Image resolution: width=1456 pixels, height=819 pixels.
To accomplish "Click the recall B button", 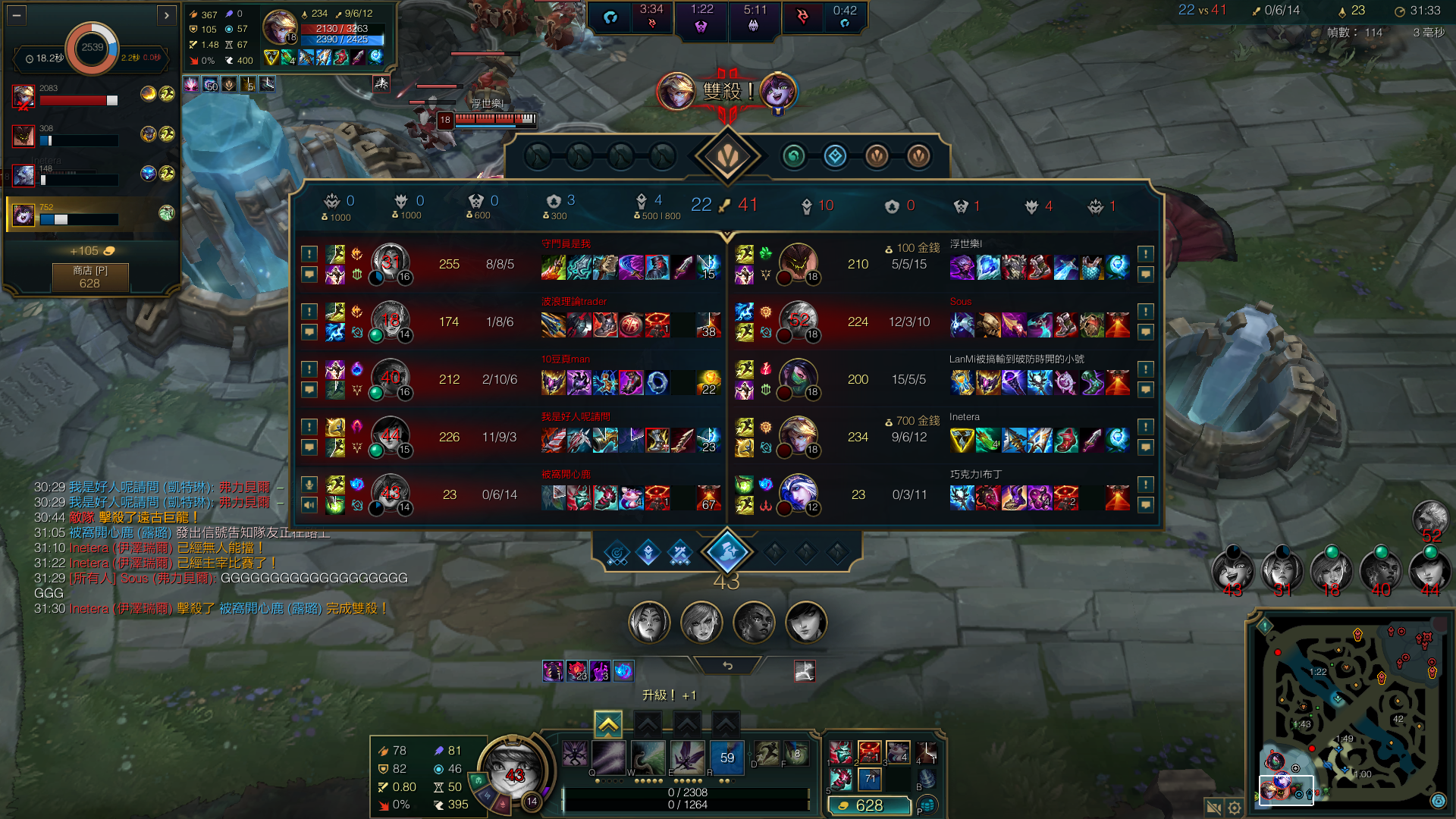I will coord(927,778).
